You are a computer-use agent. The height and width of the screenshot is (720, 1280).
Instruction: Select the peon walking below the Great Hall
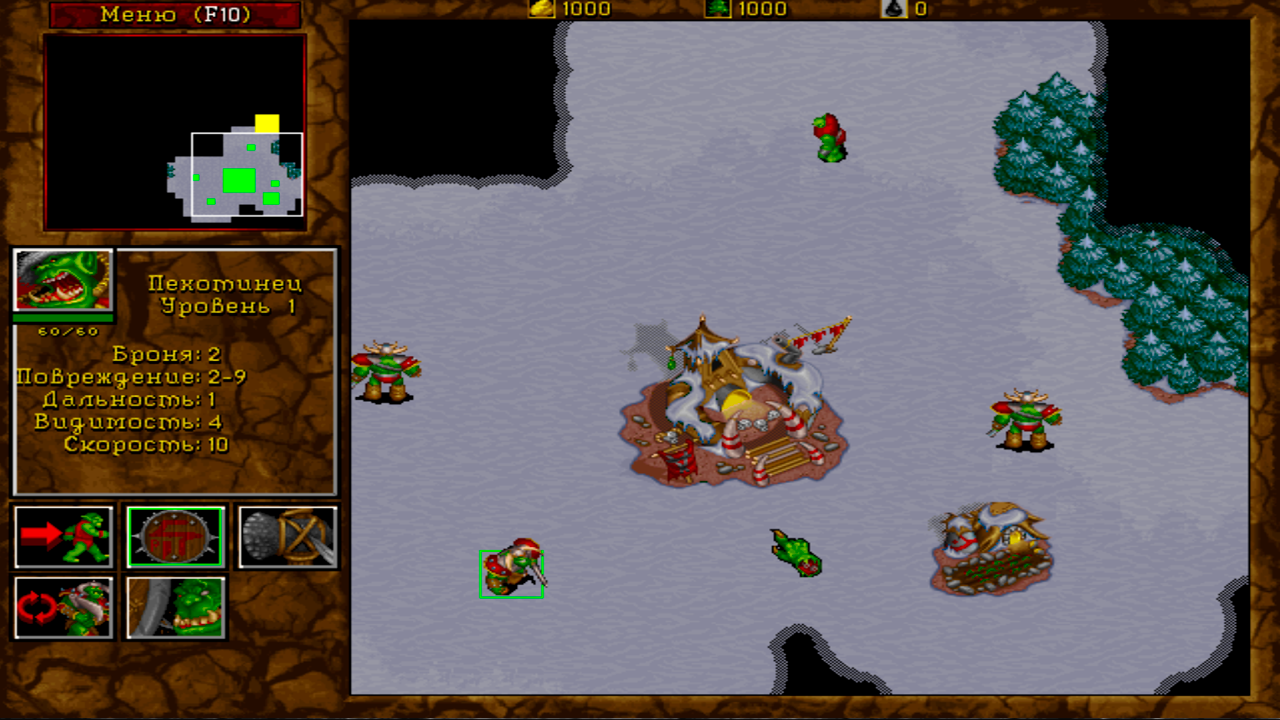coord(795,555)
